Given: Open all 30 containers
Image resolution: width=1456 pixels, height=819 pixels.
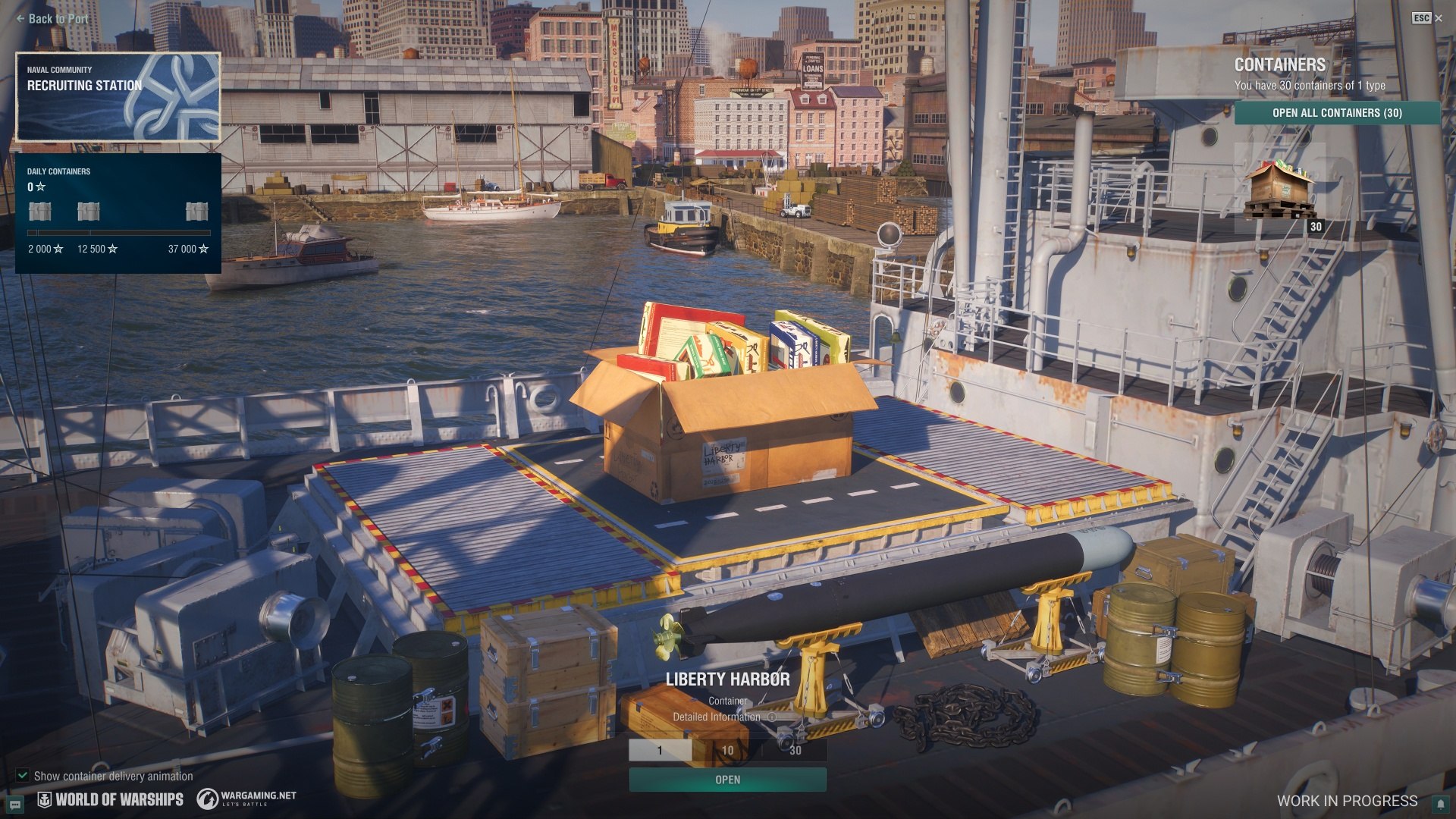Looking at the screenshot, I should coord(1337,113).
